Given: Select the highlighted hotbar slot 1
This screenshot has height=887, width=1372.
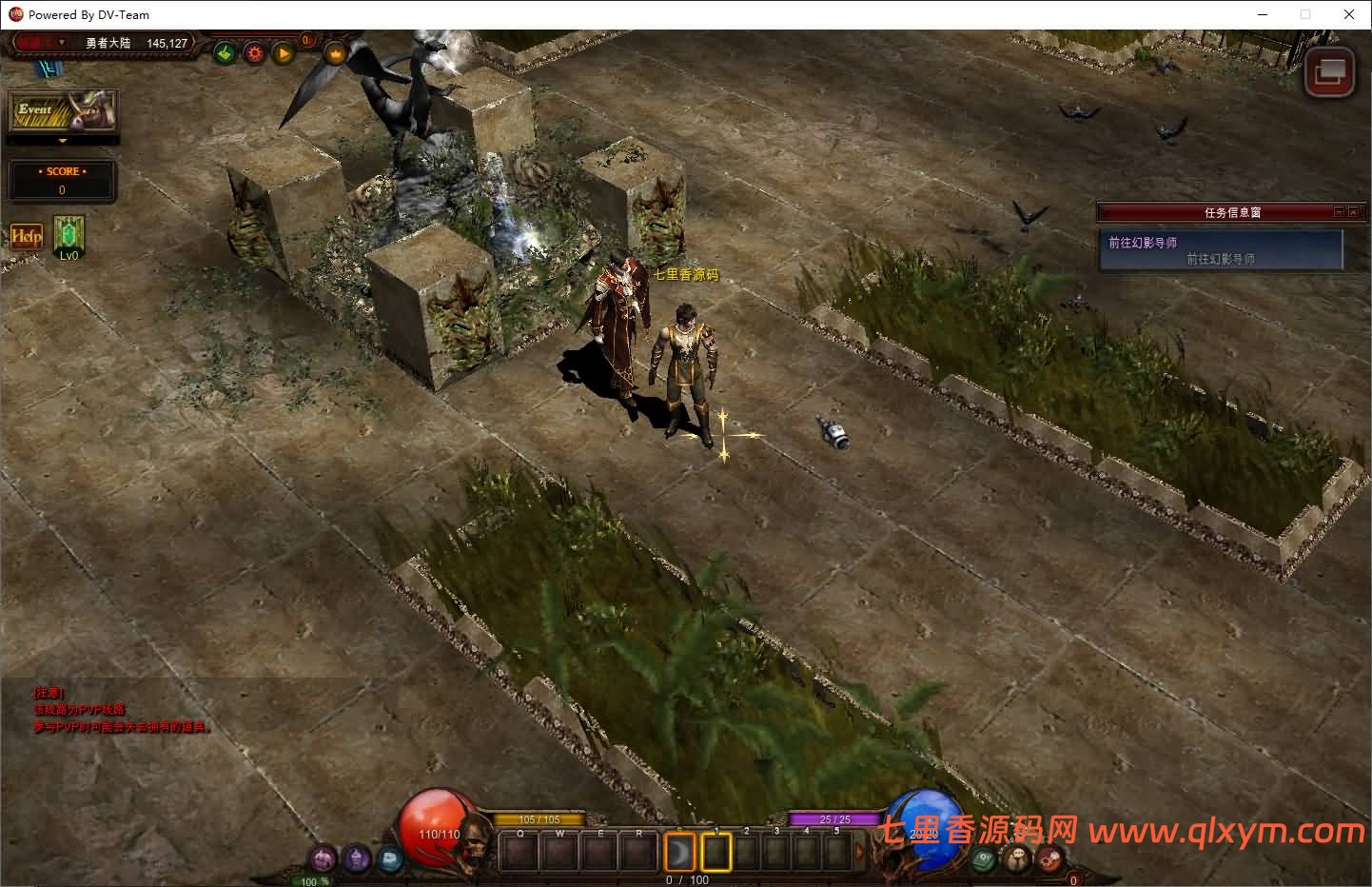Looking at the screenshot, I should click(x=715, y=852).
